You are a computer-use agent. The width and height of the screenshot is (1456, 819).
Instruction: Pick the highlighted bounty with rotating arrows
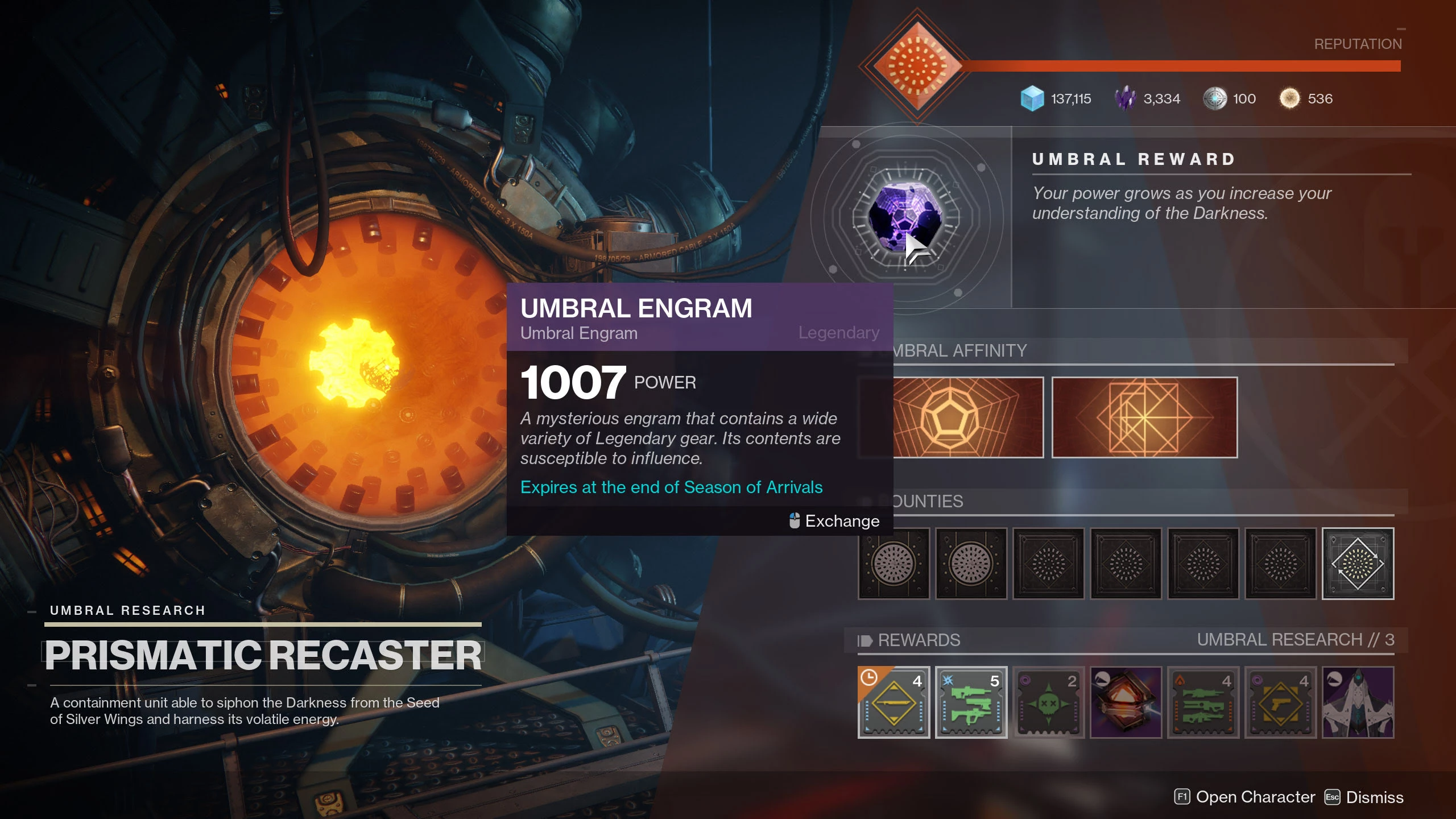[1358, 564]
